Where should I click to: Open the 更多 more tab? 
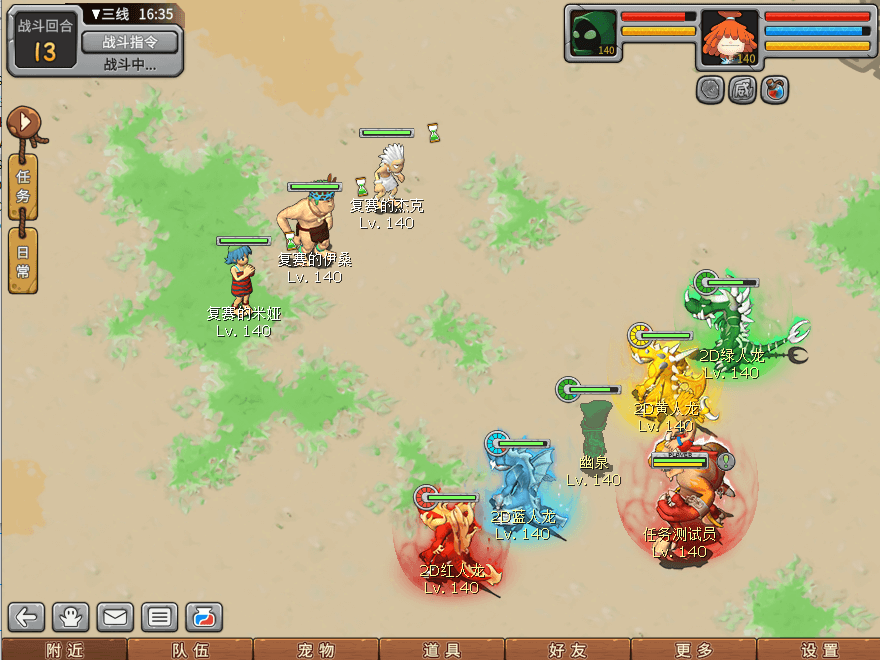pos(693,650)
